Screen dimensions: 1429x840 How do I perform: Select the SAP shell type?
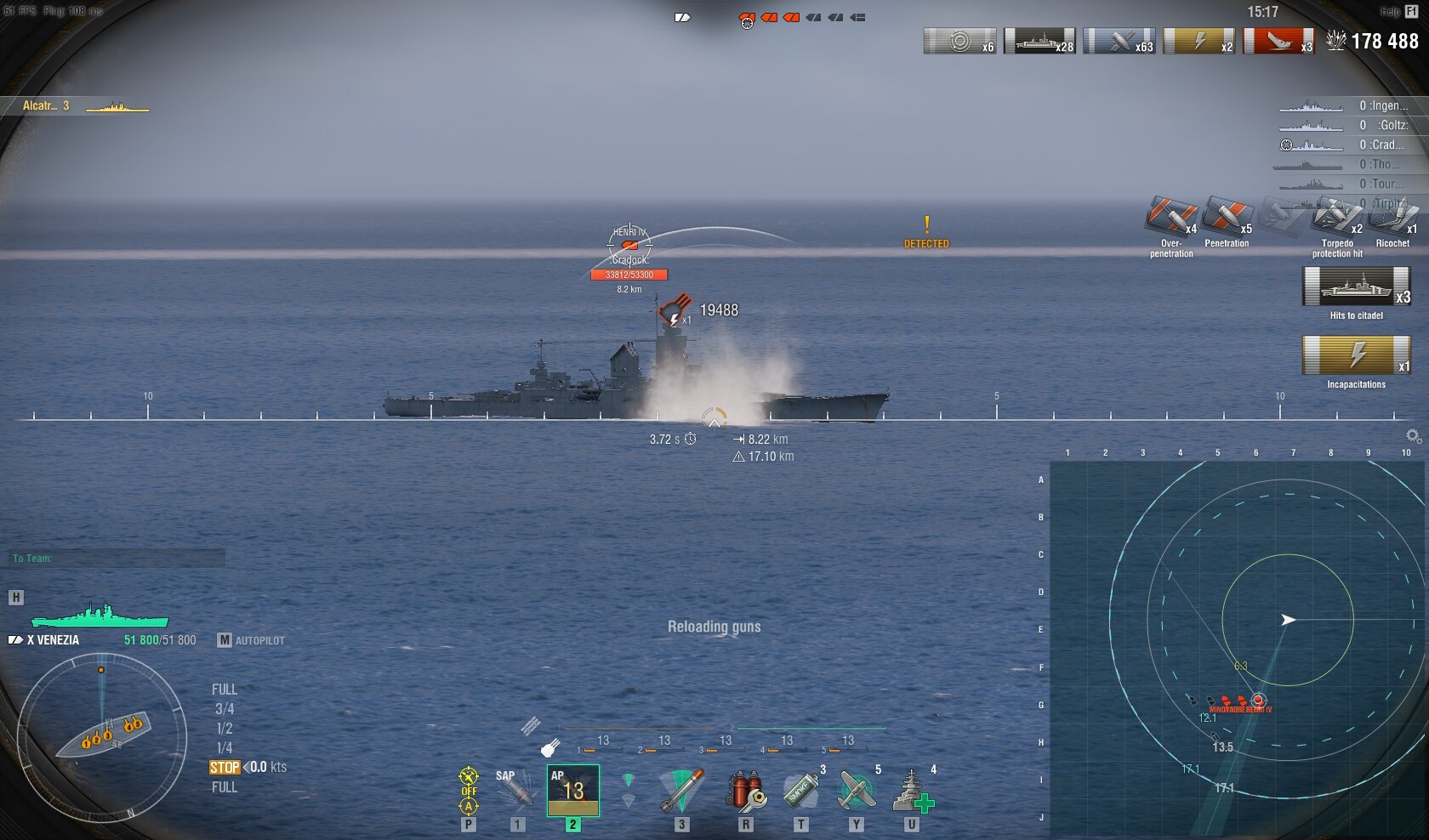[515, 791]
